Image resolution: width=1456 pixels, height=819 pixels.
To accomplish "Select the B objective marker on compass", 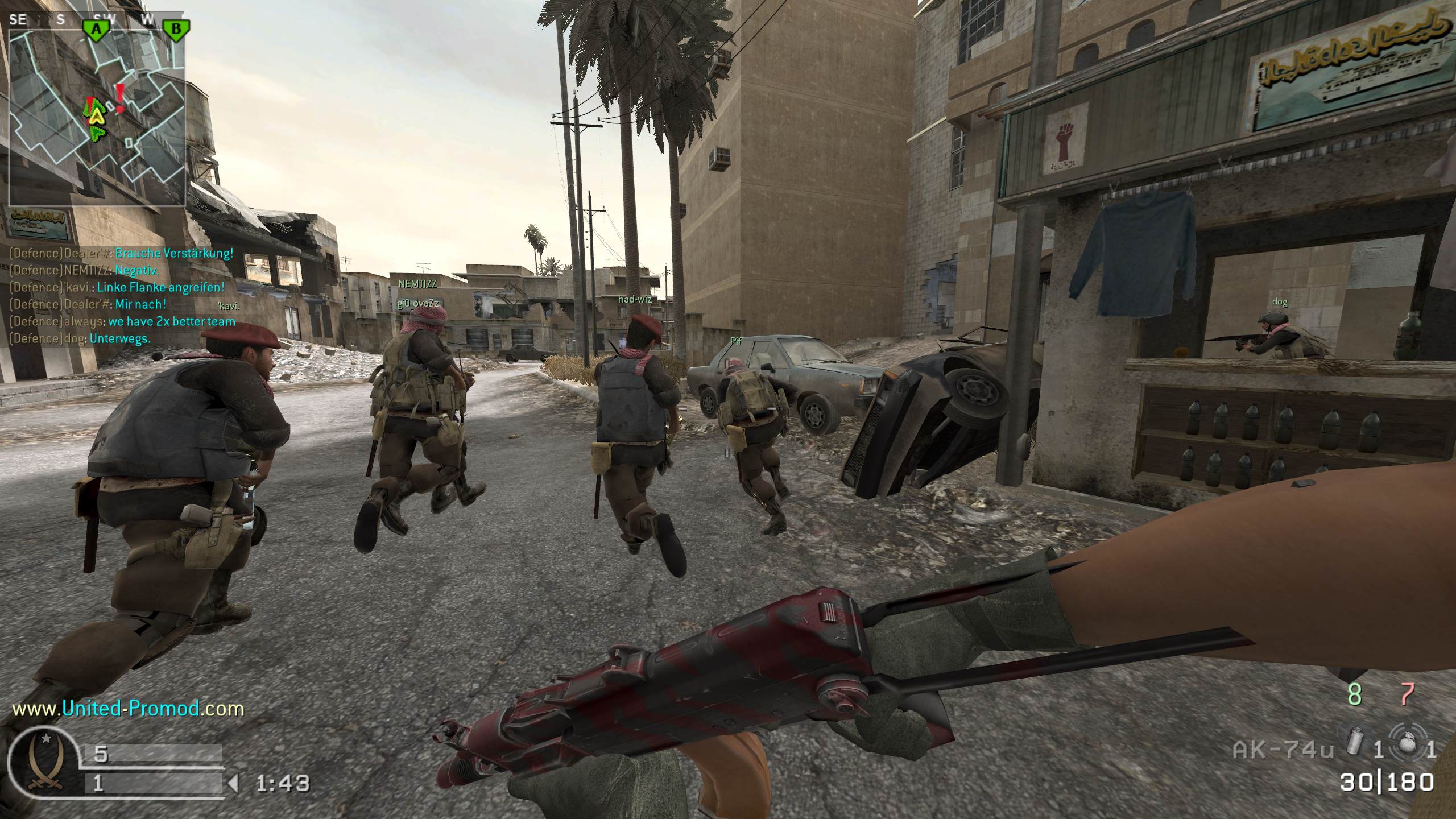I will (176, 28).
